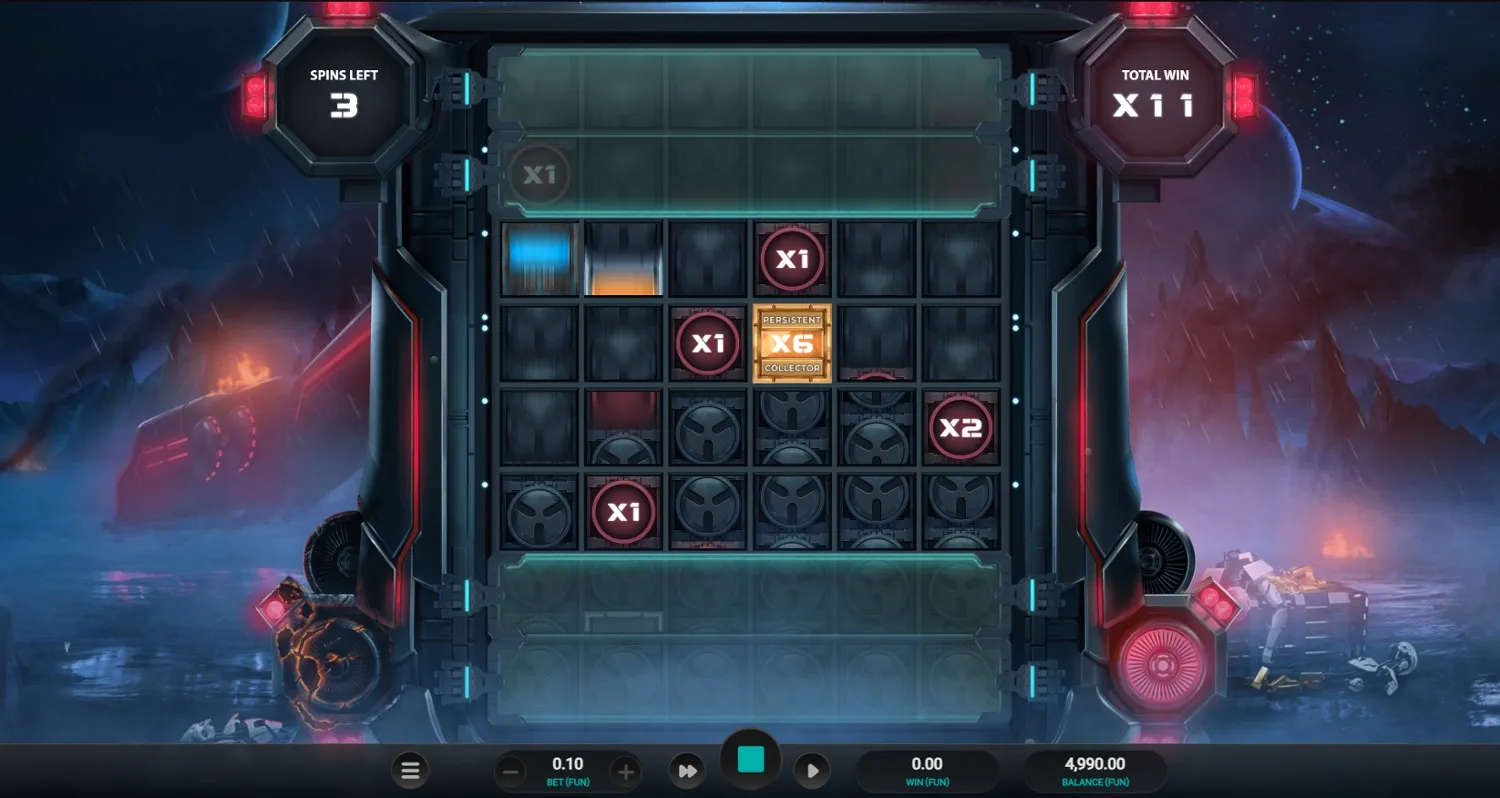The height and width of the screenshot is (798, 1500).
Task: Click the WIN (FUN) display
Action: (927, 770)
